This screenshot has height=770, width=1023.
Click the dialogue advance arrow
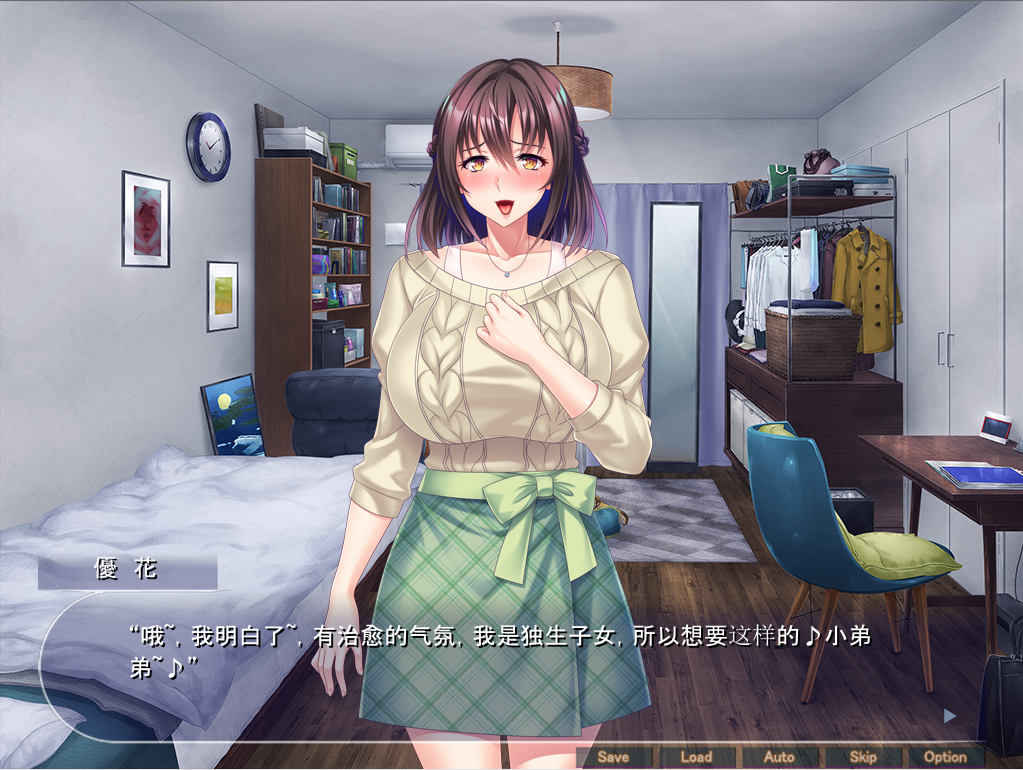tap(950, 715)
